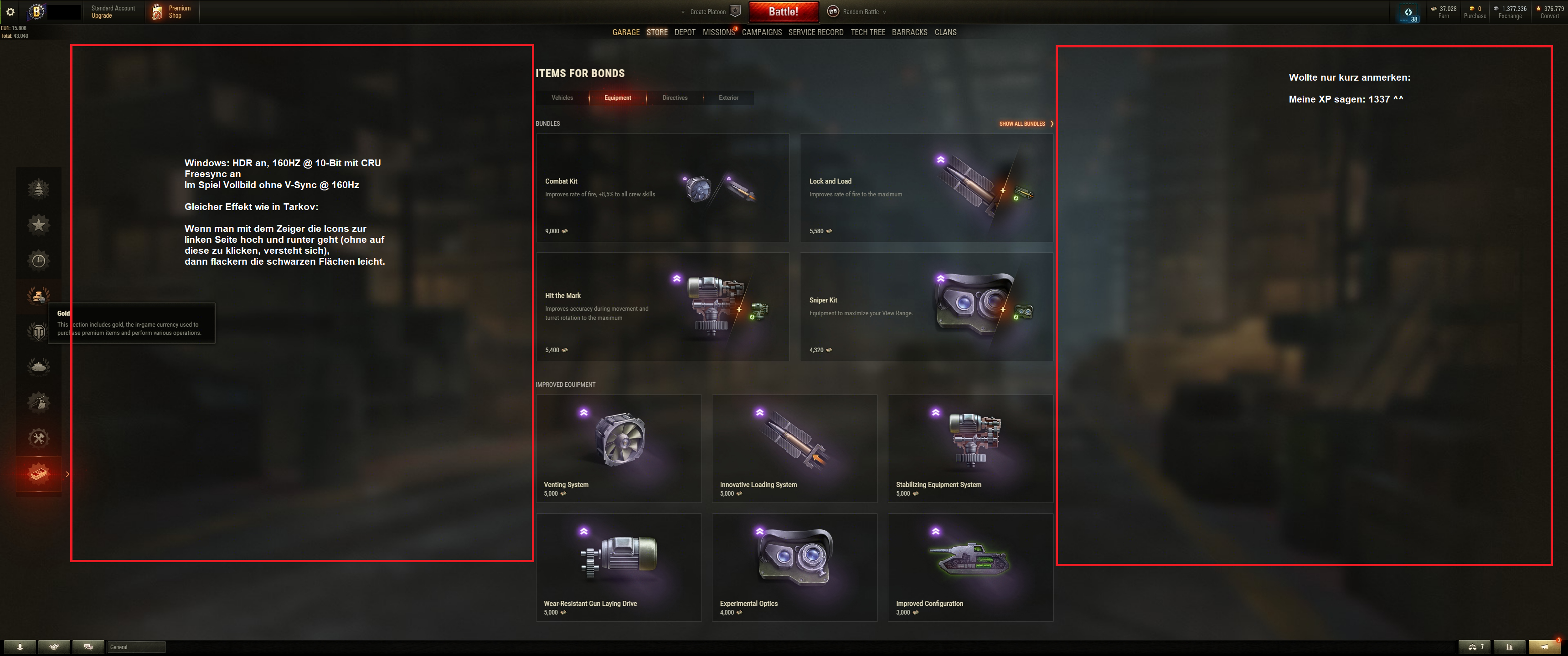Open the settings gear in the top left

(10, 11)
